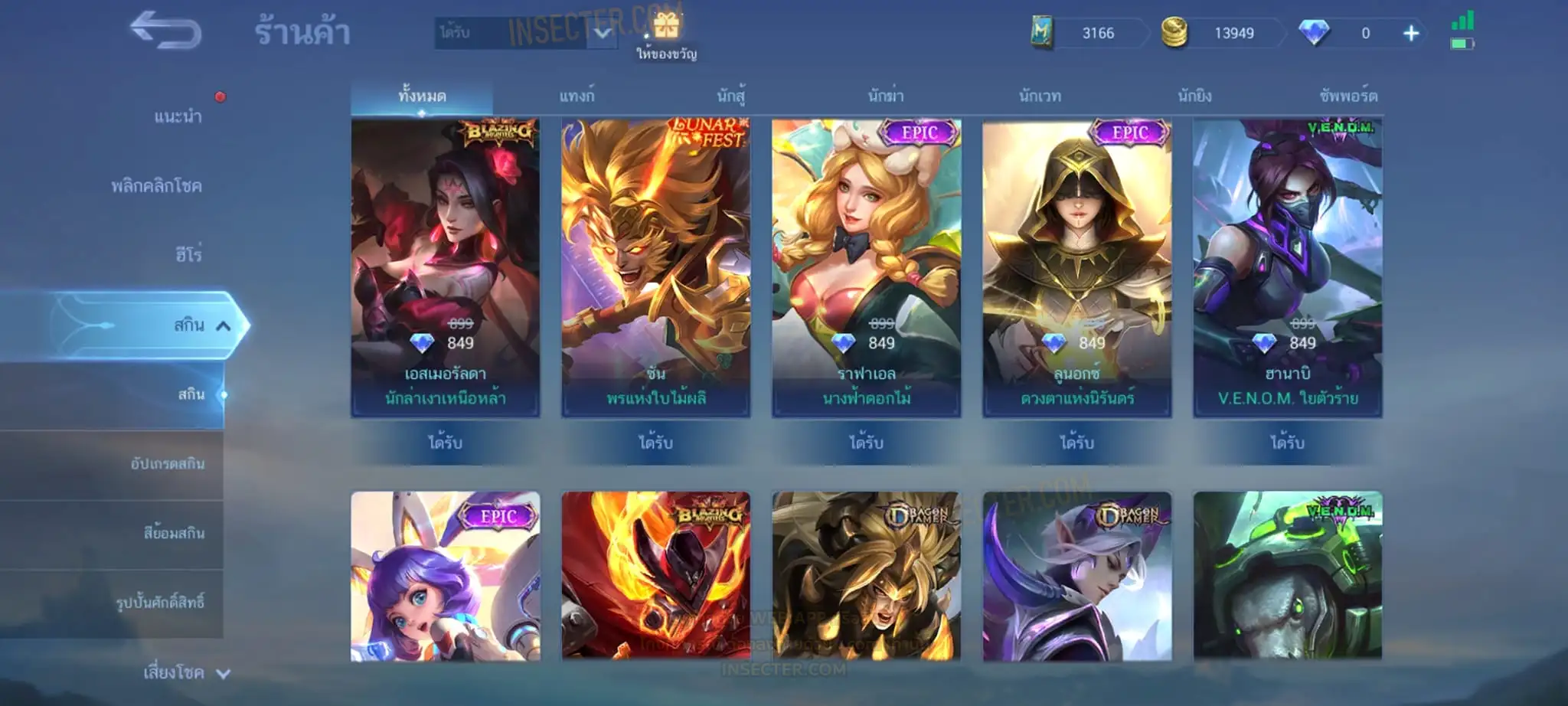Go to the ฮีโร่ shop section
1568x706 pixels.
(188, 254)
